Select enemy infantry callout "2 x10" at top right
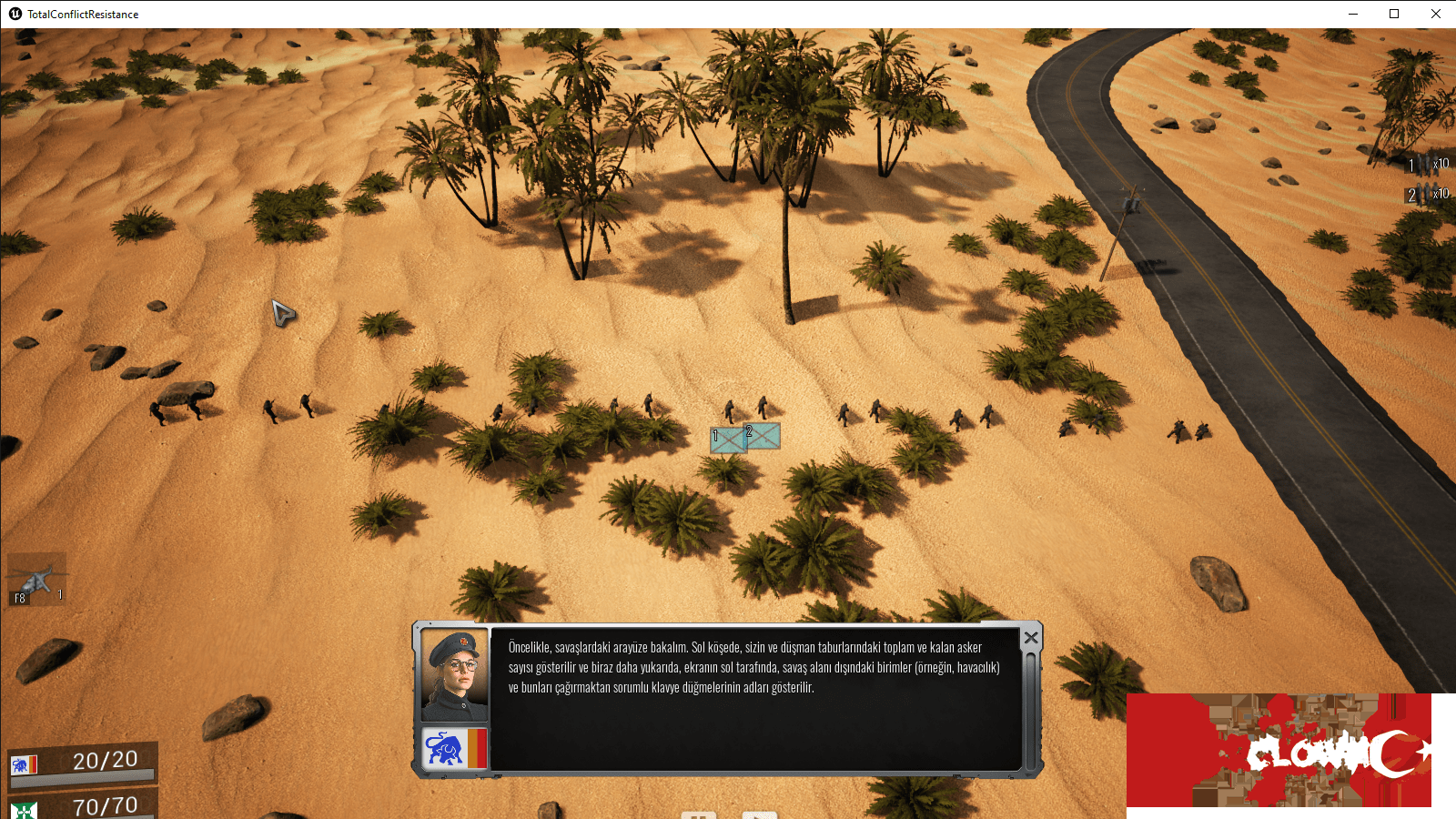Image resolution: width=1456 pixels, height=819 pixels. [x=1429, y=194]
